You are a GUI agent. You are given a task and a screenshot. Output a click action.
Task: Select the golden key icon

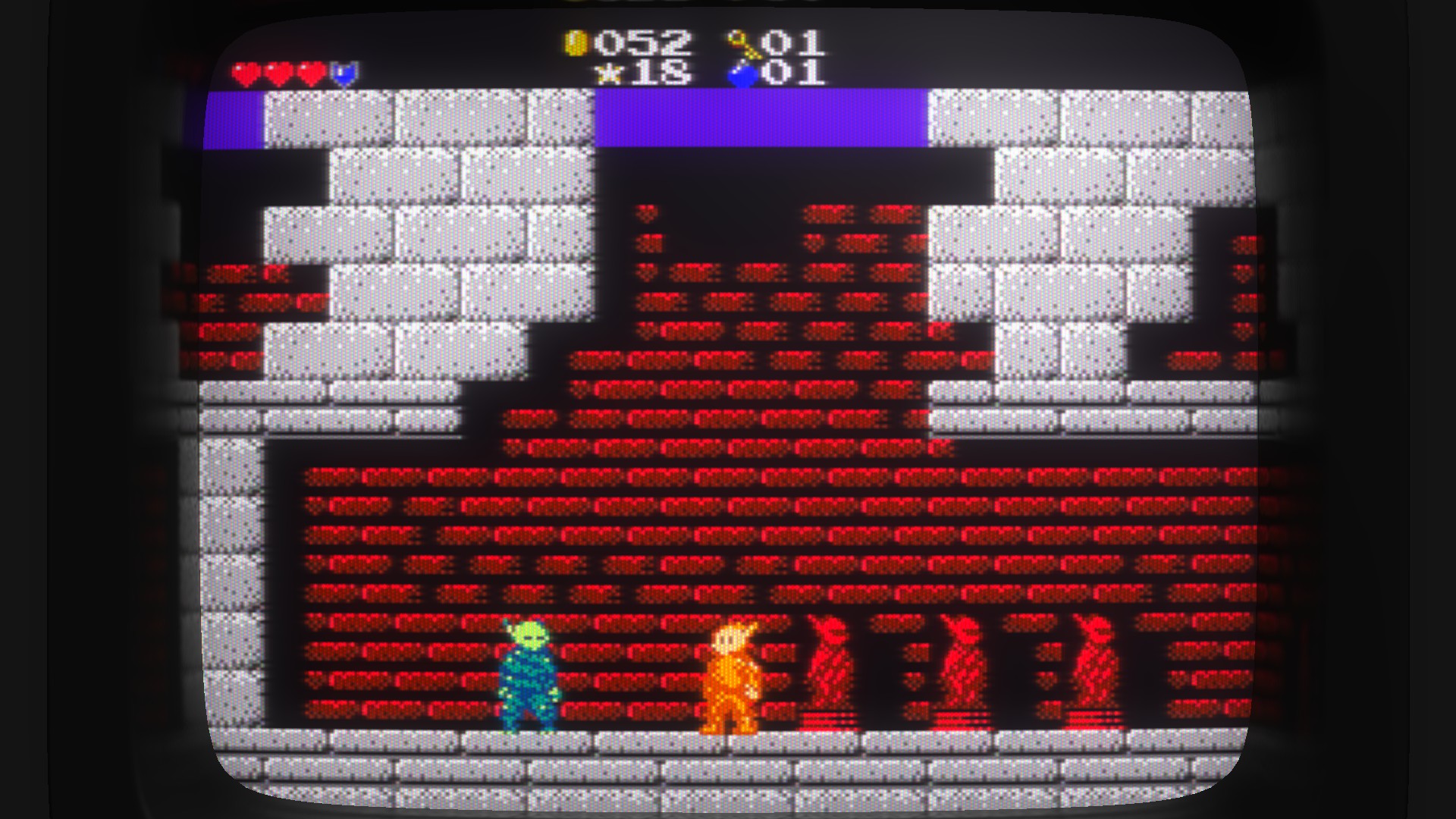(742, 45)
